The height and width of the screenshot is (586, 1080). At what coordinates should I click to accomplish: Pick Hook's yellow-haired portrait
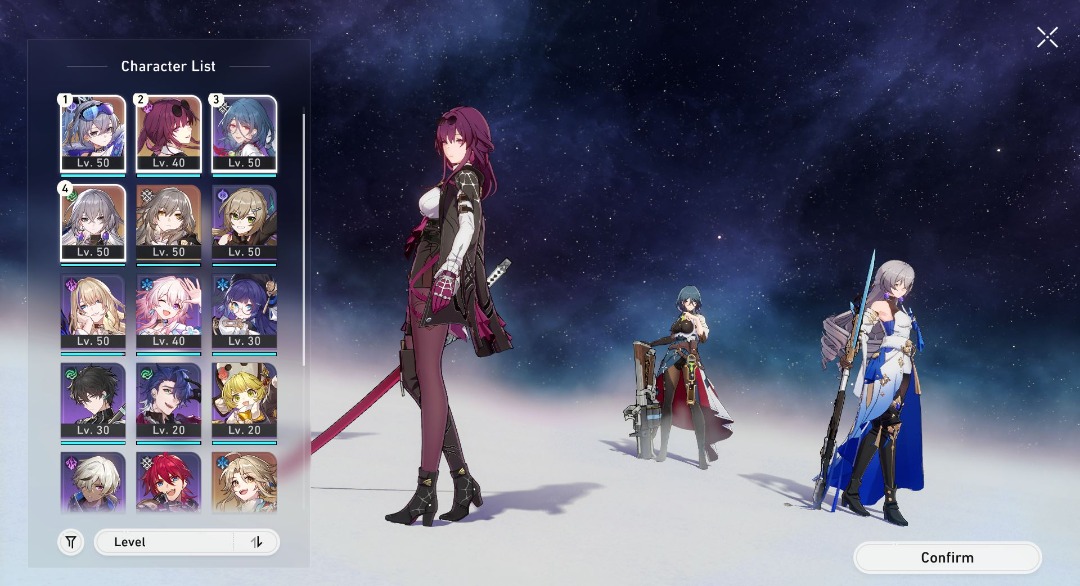pyautogui.click(x=244, y=401)
